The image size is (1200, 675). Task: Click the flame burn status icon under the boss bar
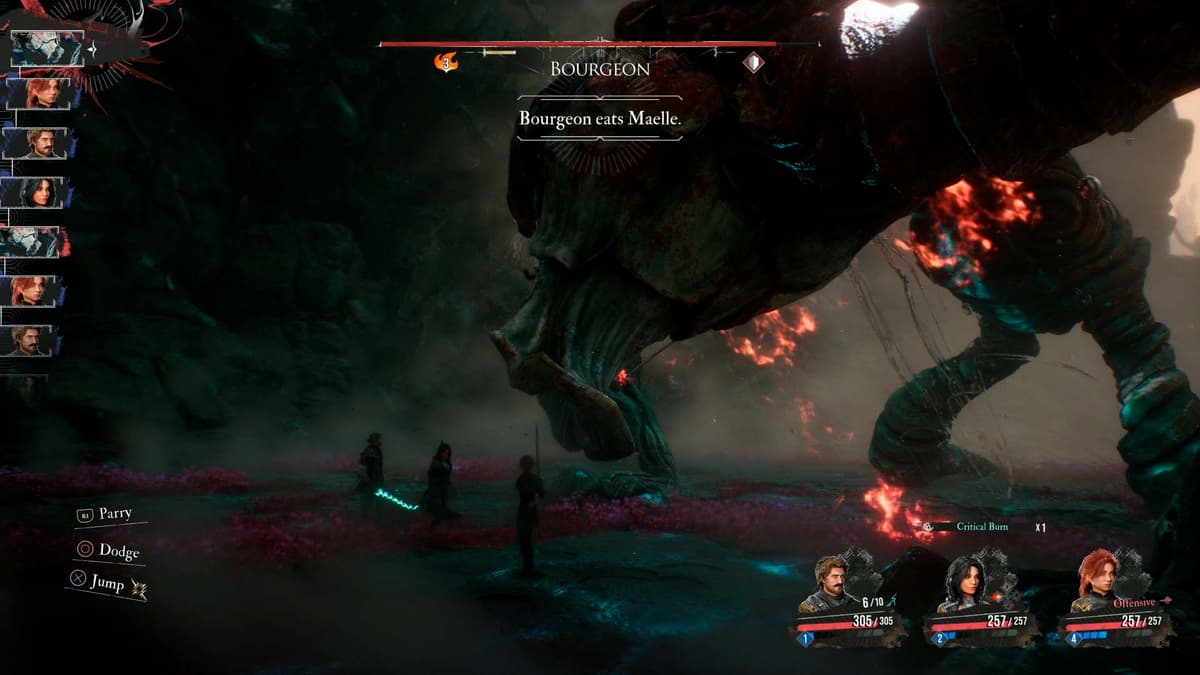[446, 62]
